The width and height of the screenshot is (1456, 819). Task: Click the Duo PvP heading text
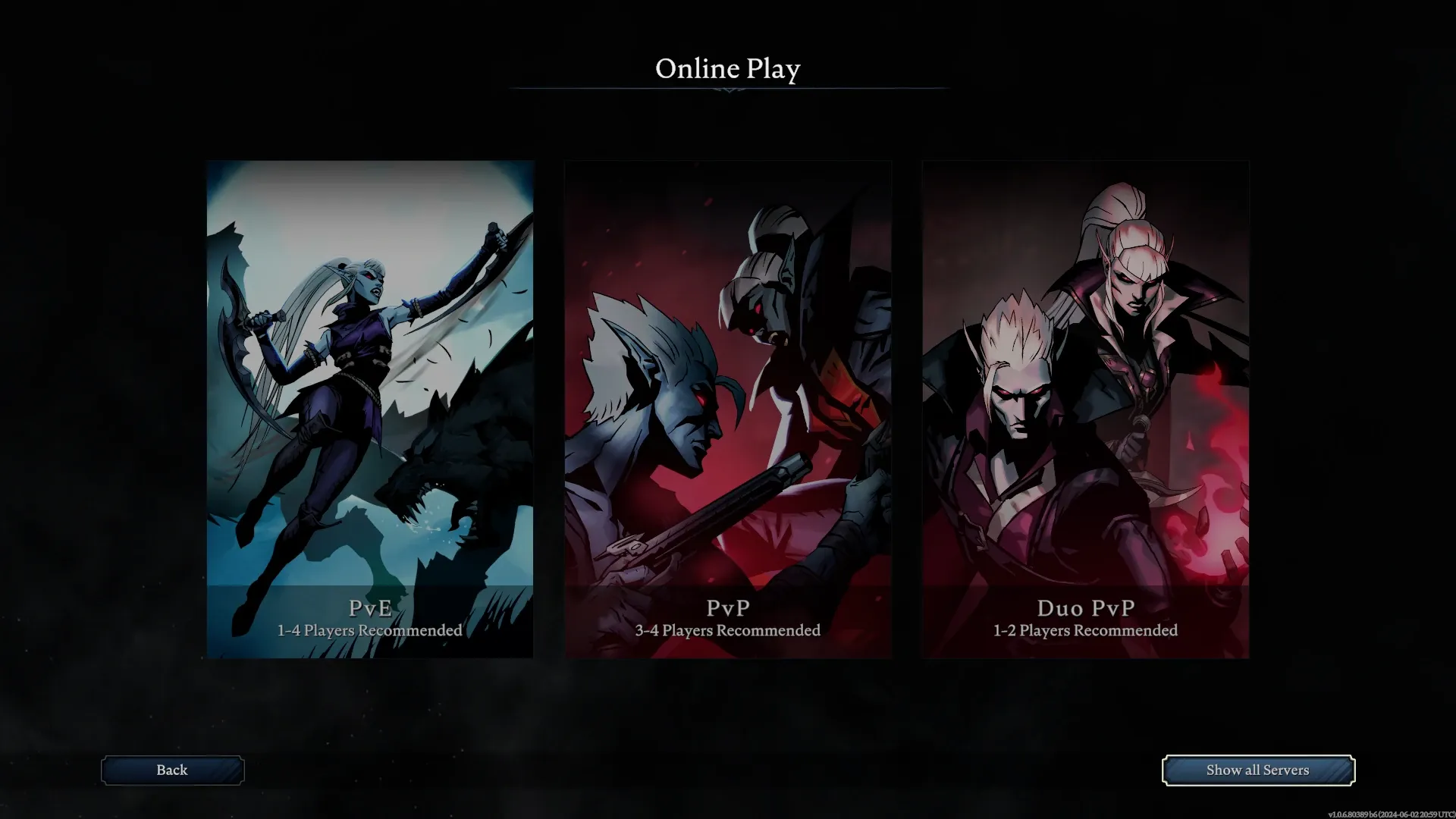[1085, 608]
